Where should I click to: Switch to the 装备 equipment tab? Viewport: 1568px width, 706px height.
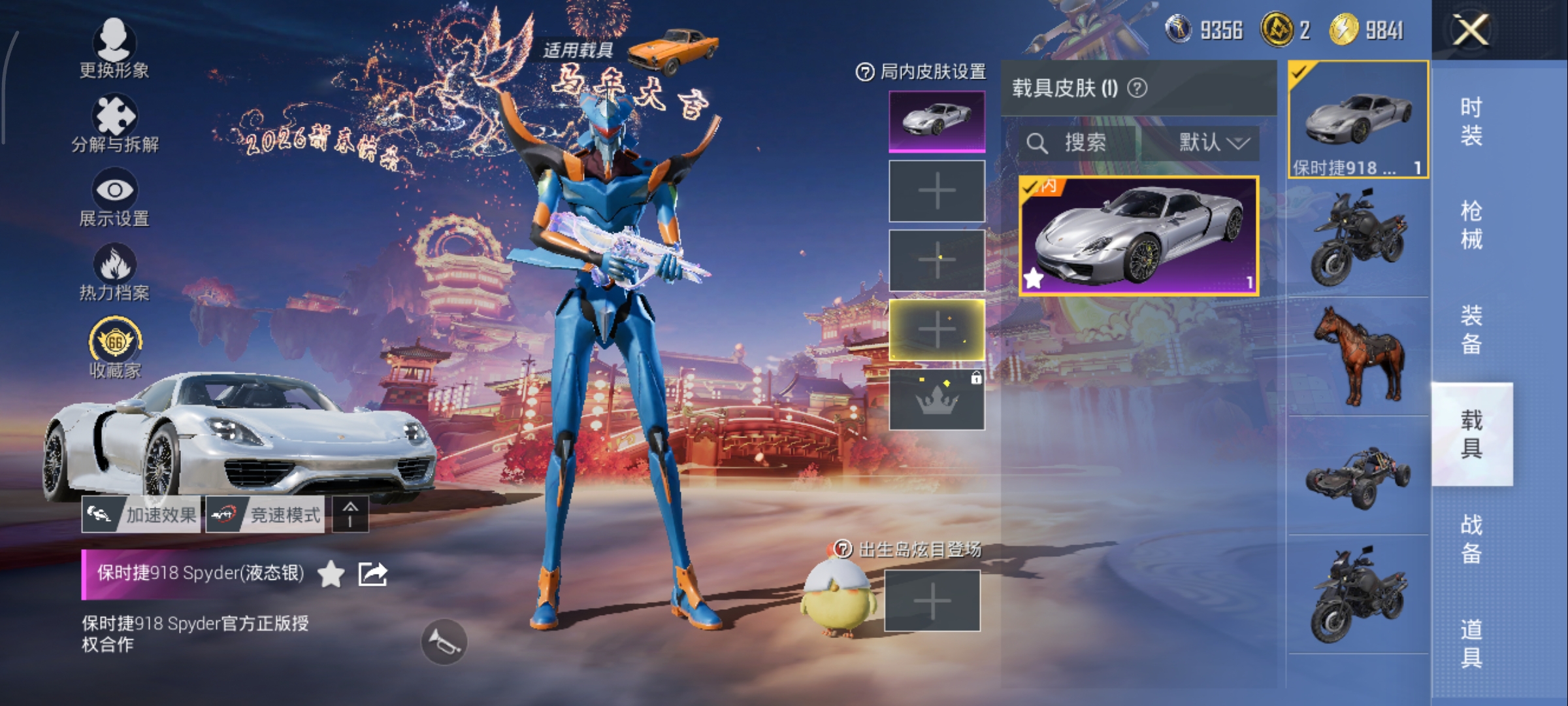pos(1471,330)
